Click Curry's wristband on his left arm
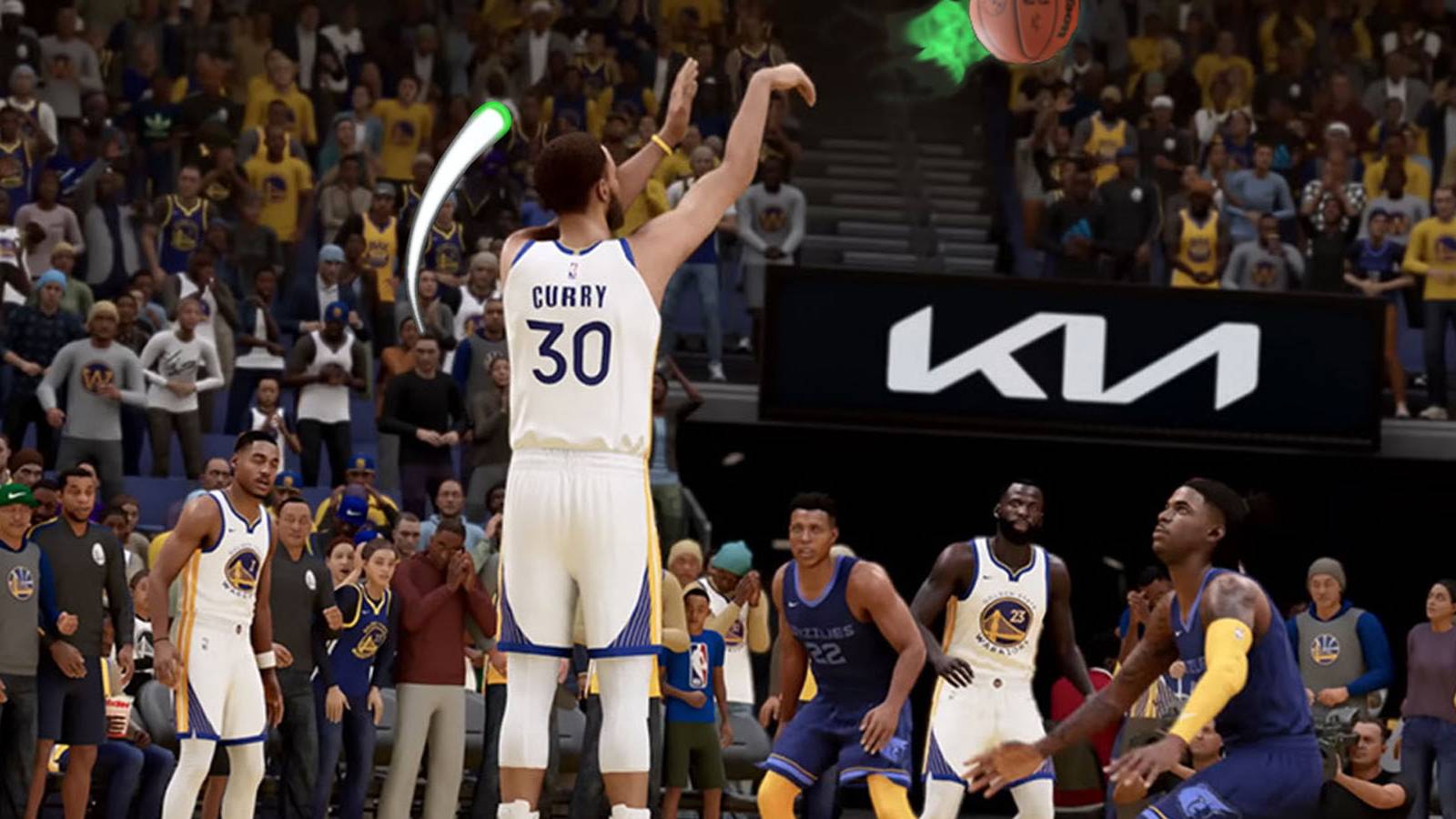The image size is (1456, 819). (660, 143)
